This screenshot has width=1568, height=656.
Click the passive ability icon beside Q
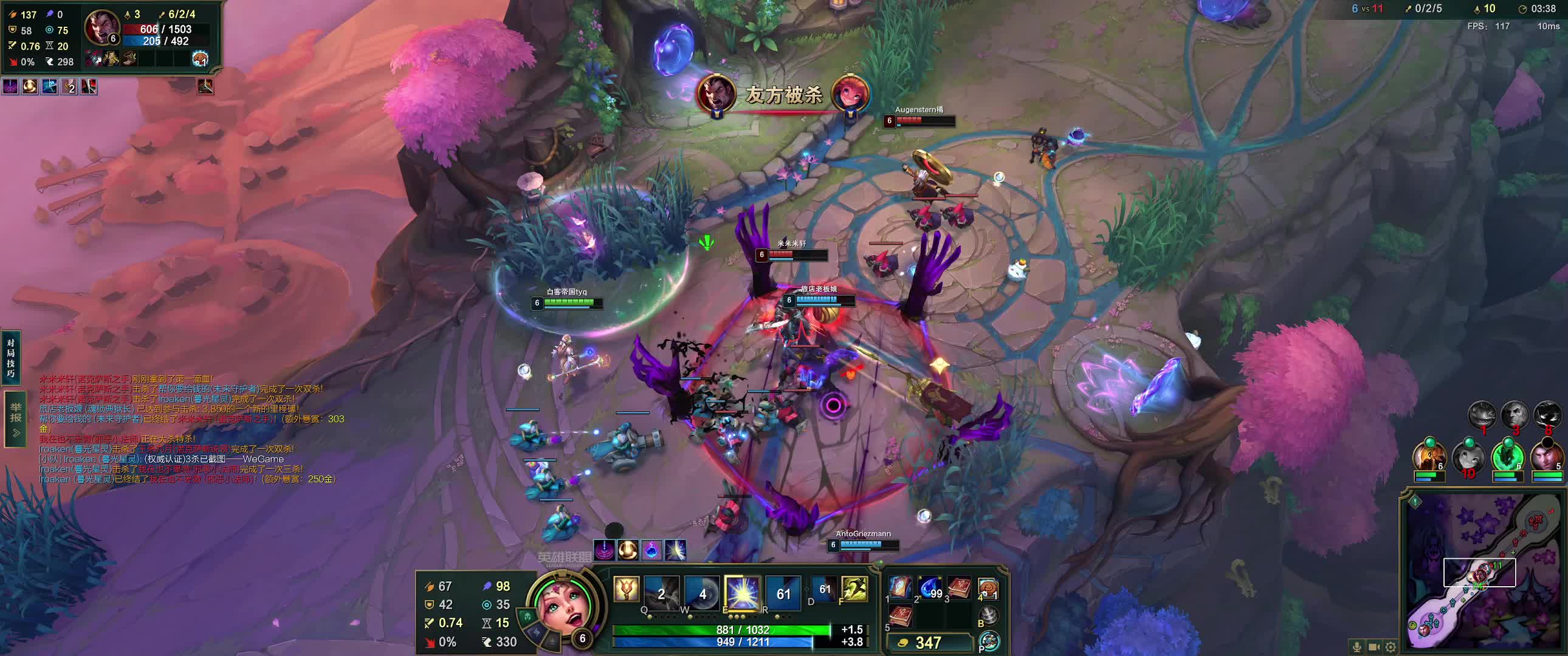pos(627,590)
